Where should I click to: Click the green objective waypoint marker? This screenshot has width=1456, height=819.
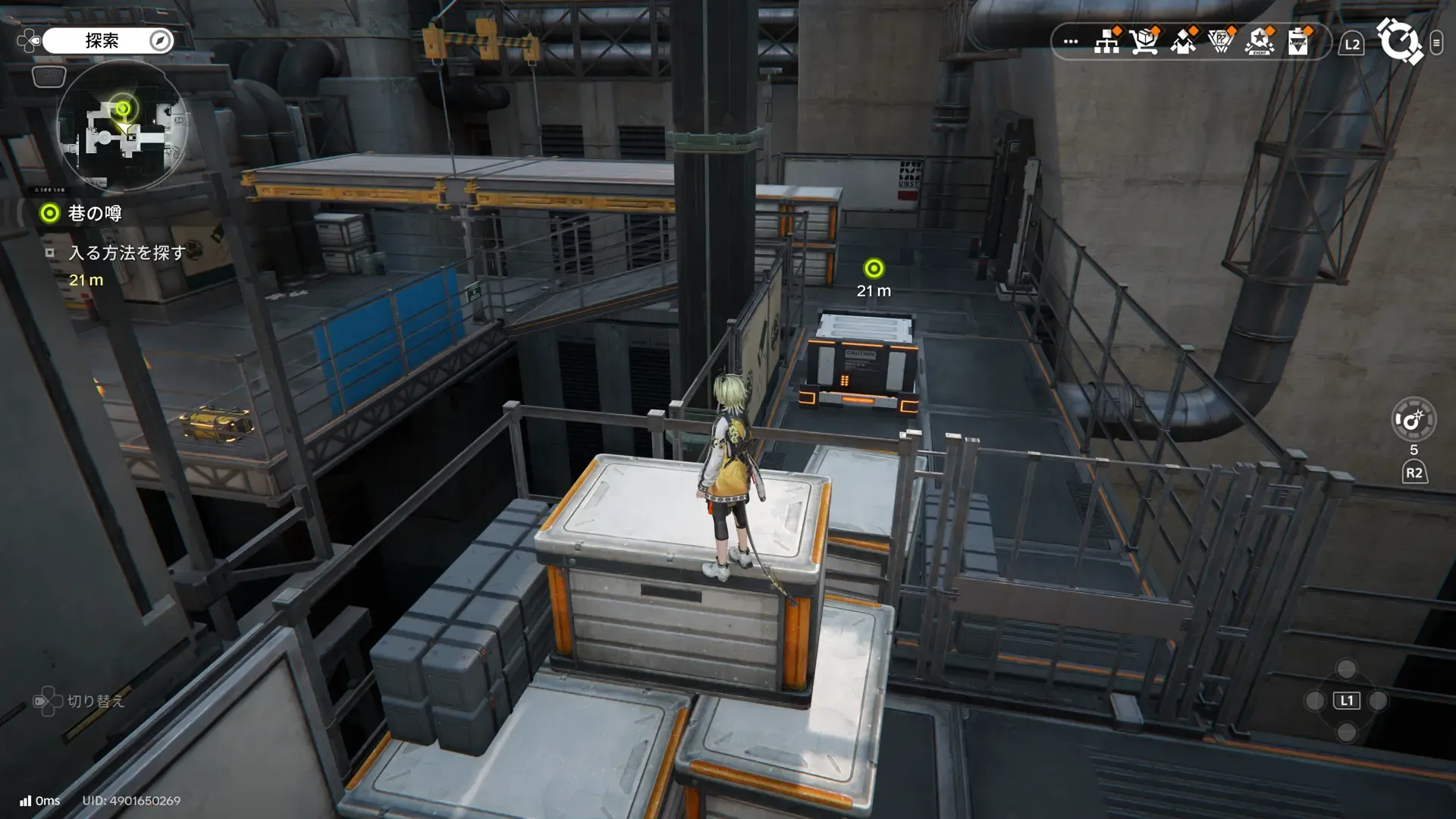(874, 268)
